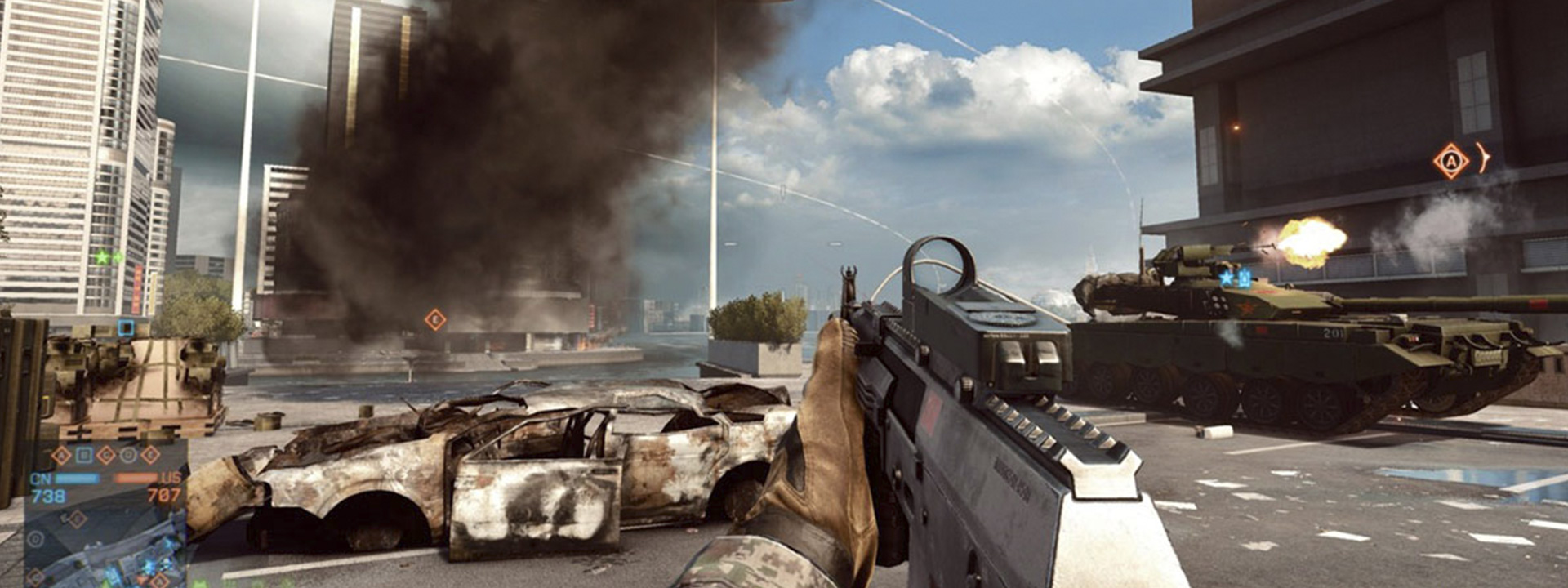Pick flag C in the capture-point strip
The image size is (1568, 588).
point(105,456)
